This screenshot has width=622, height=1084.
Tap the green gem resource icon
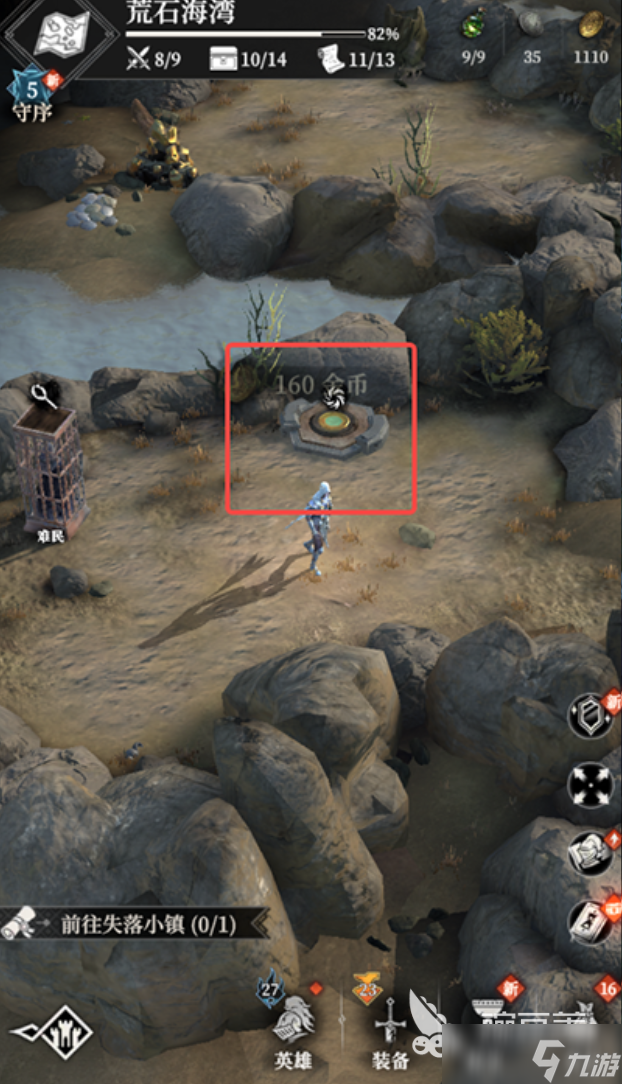pos(472,25)
